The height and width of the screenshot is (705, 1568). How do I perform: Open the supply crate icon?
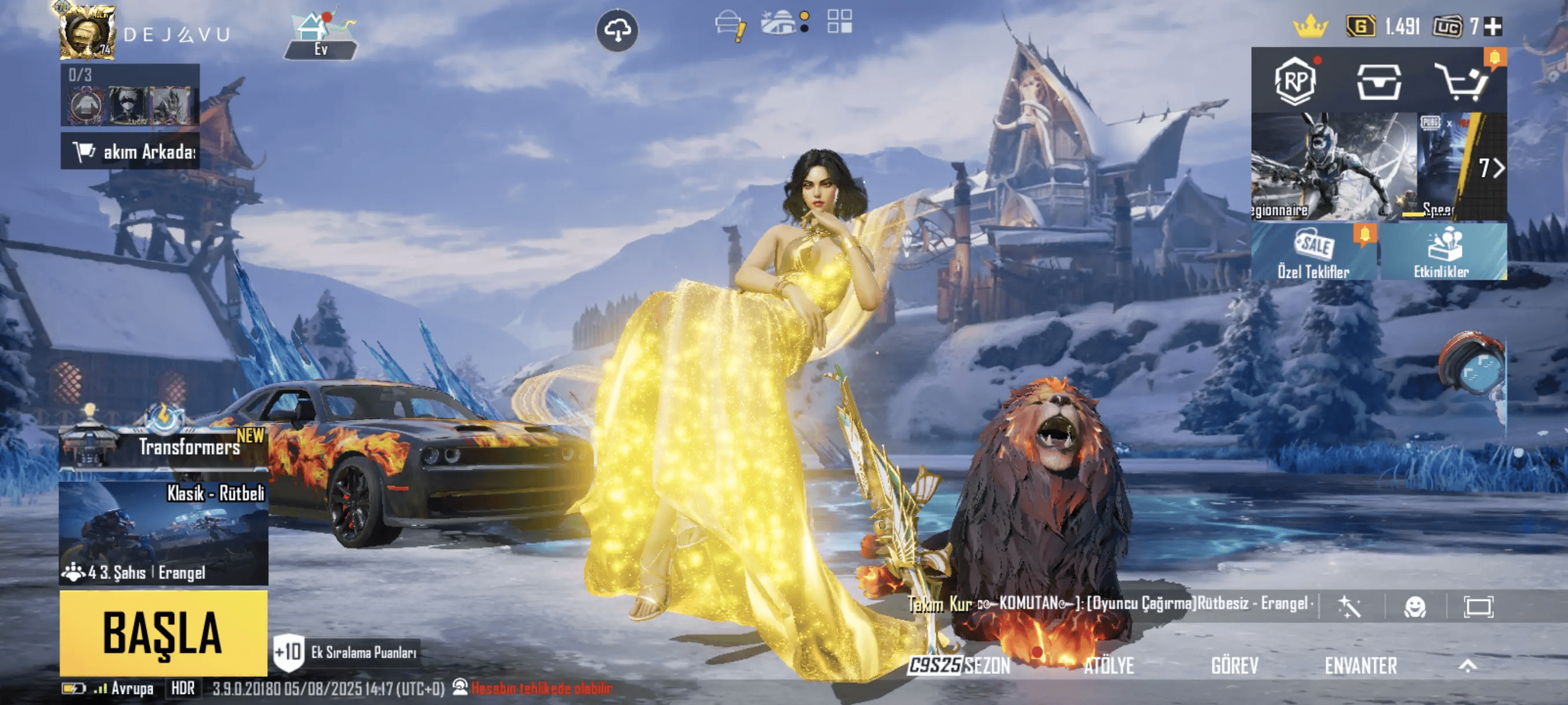point(1379,81)
